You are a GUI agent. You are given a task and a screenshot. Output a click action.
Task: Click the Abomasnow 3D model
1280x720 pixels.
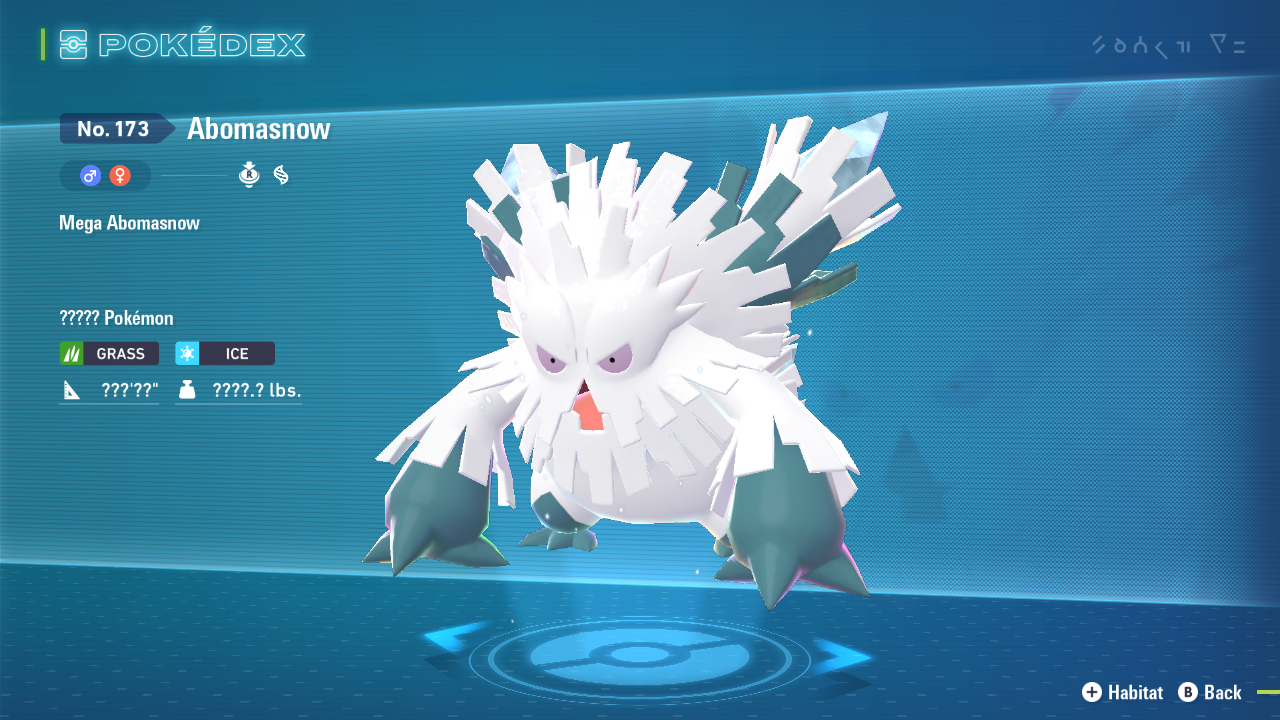[620, 380]
